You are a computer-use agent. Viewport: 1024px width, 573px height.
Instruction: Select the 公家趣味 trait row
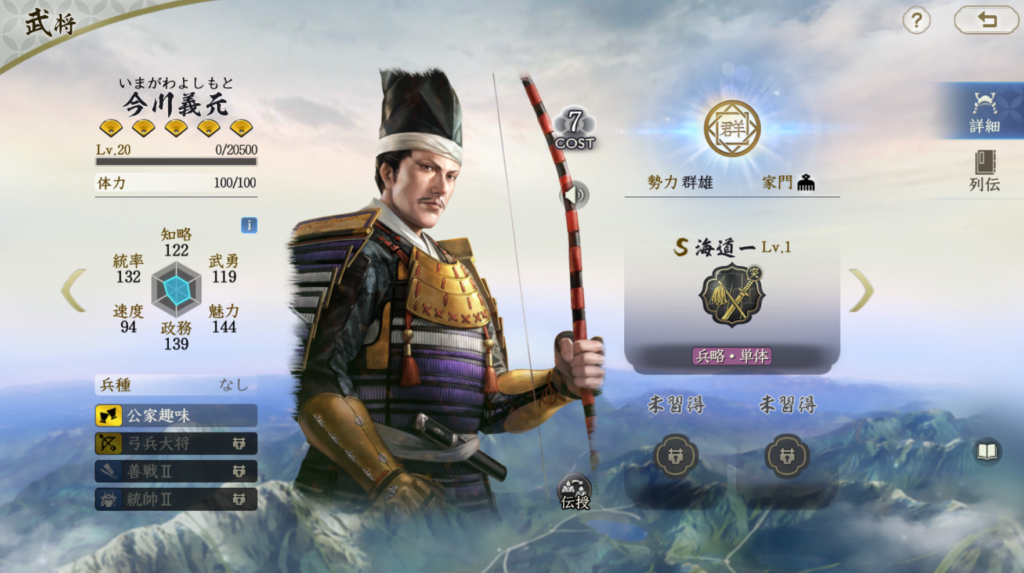click(x=176, y=415)
